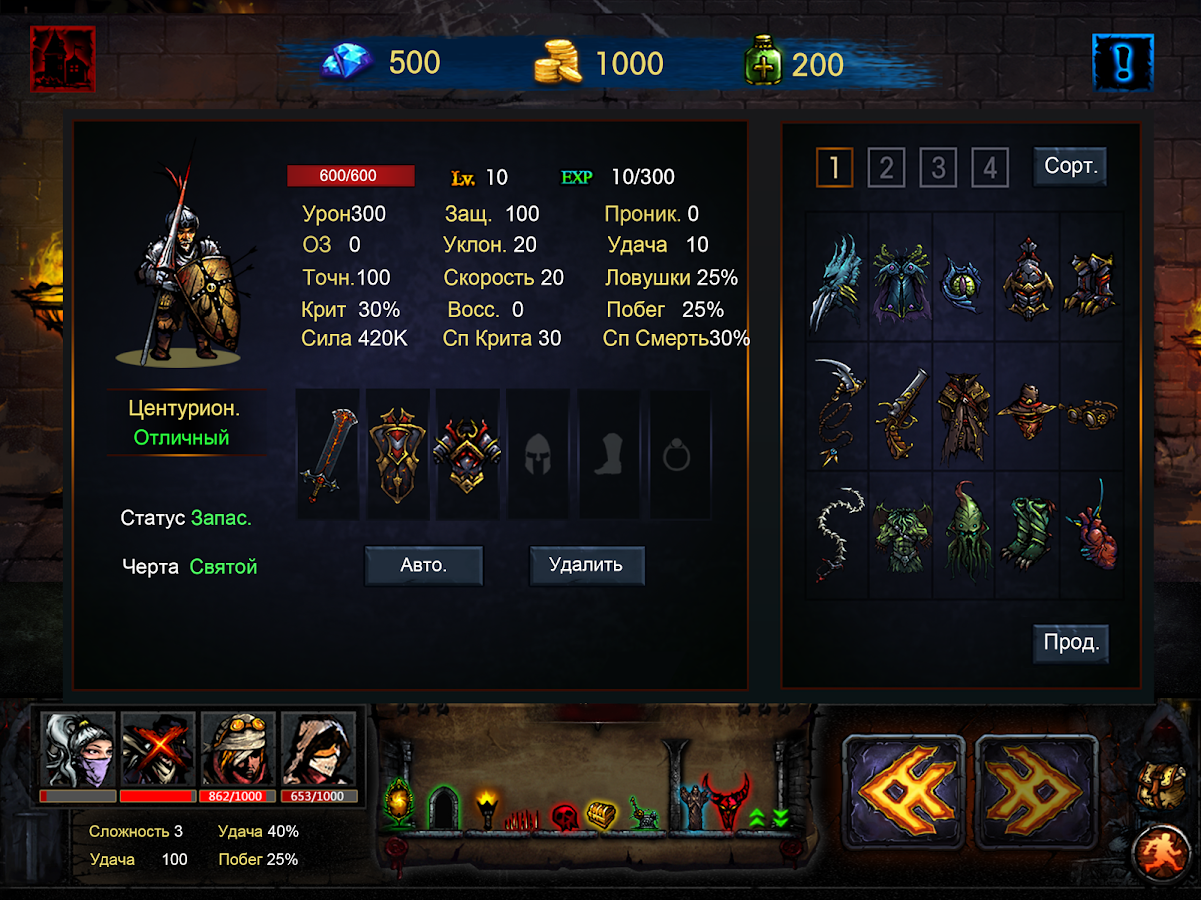Screen dimensions: 1201x900
Task: Sell items with the Прод. button
Action: [x=1070, y=643]
